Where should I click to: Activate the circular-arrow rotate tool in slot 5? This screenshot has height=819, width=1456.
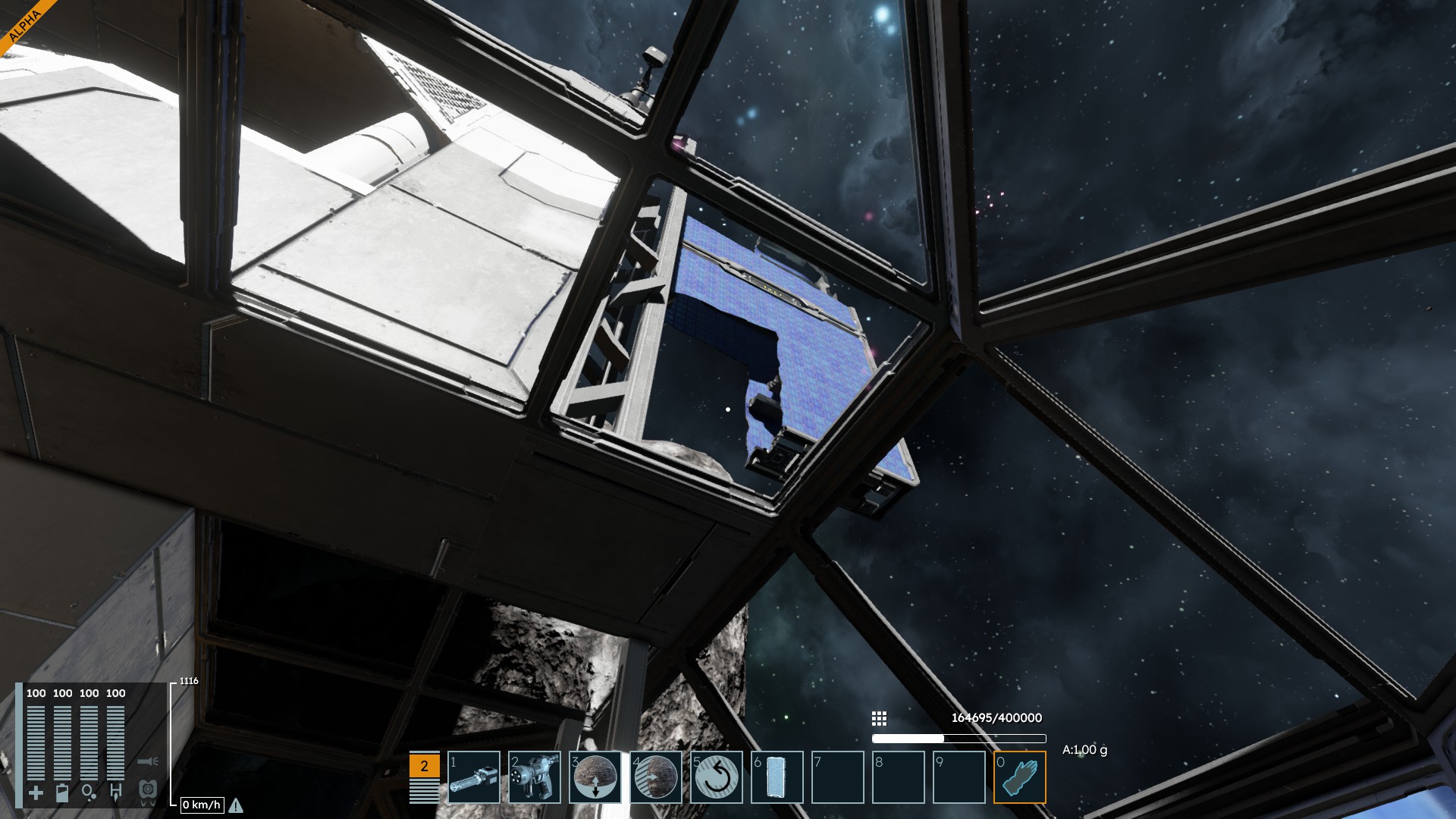point(717,777)
